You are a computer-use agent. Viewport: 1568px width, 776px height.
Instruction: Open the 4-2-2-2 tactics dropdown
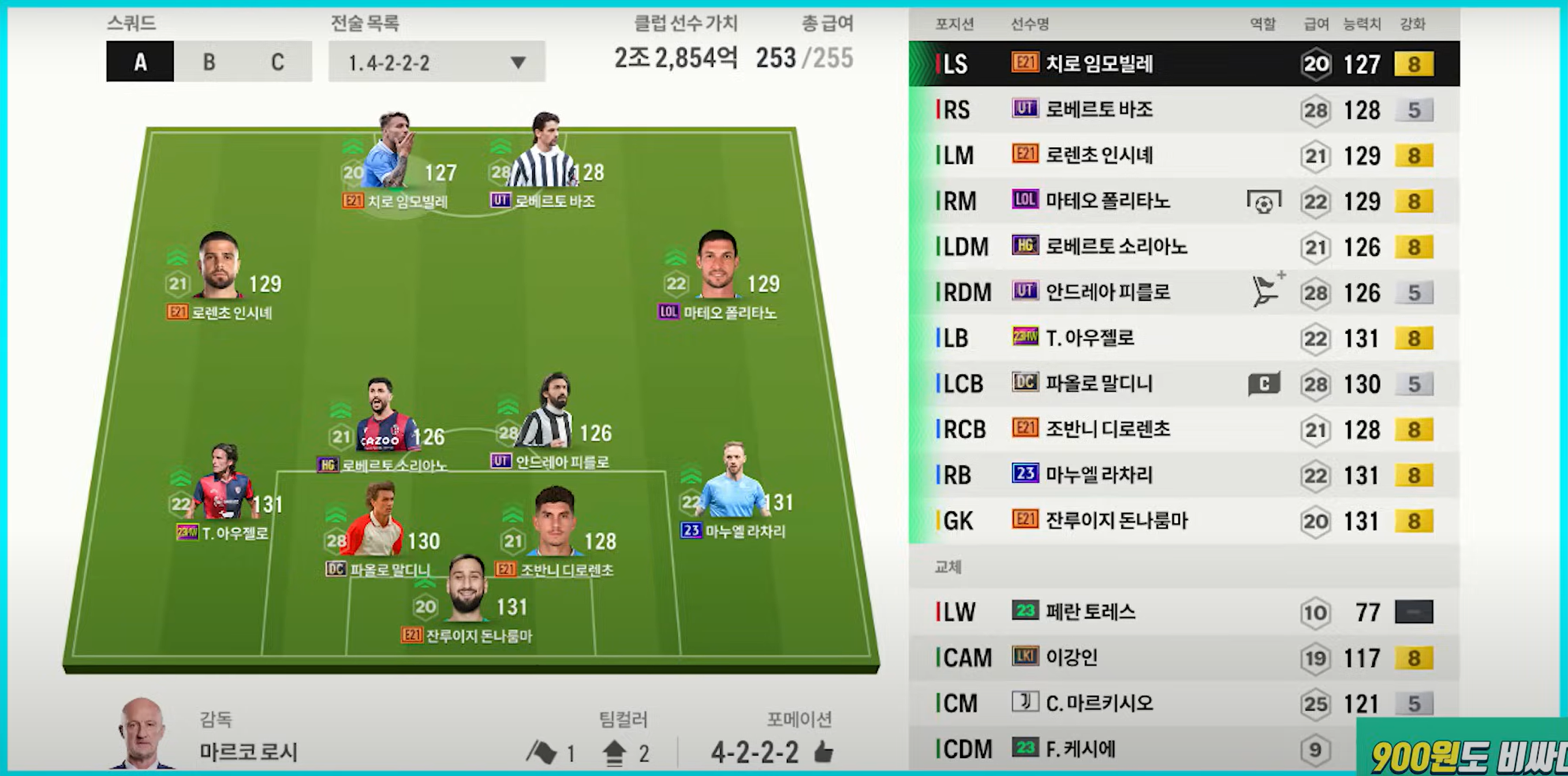coord(436,62)
